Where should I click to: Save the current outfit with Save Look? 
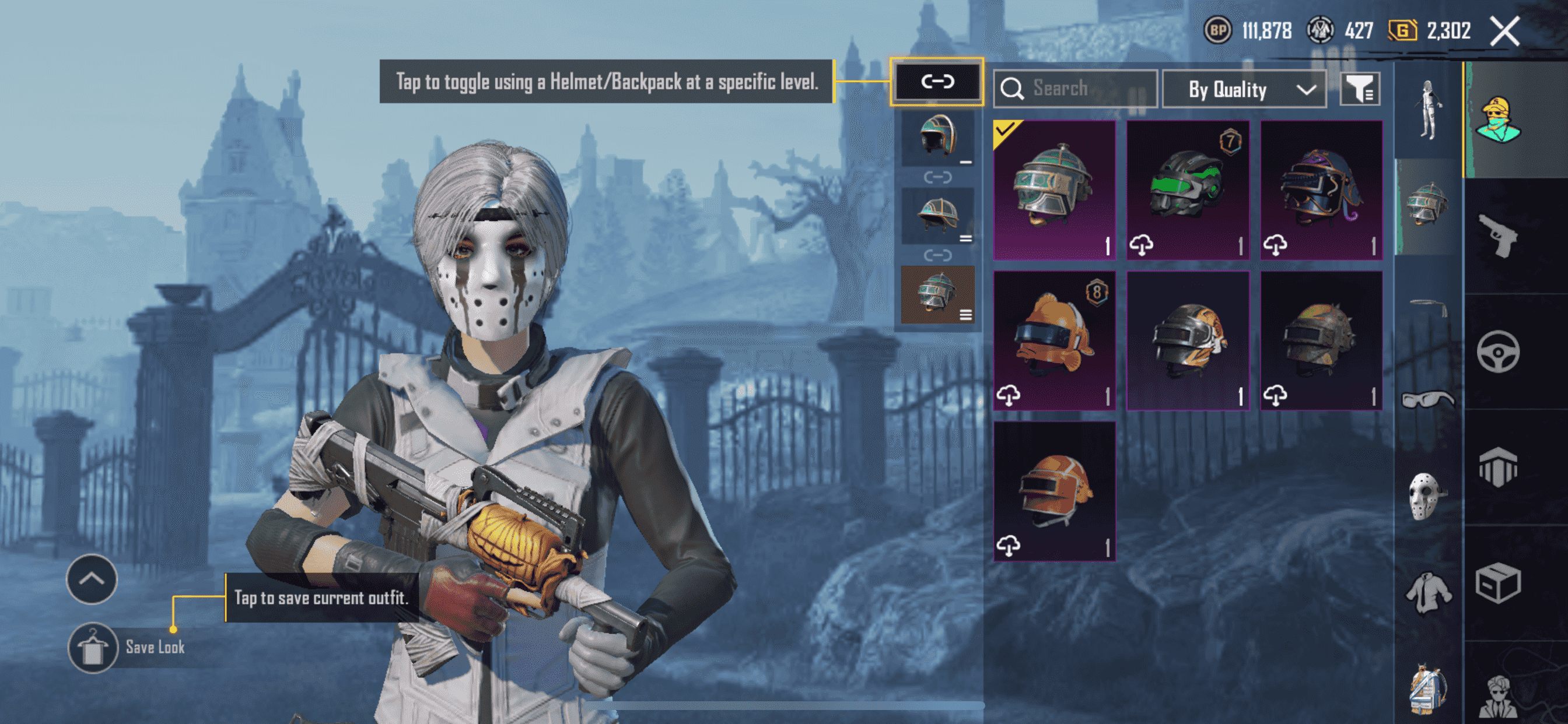(x=93, y=647)
